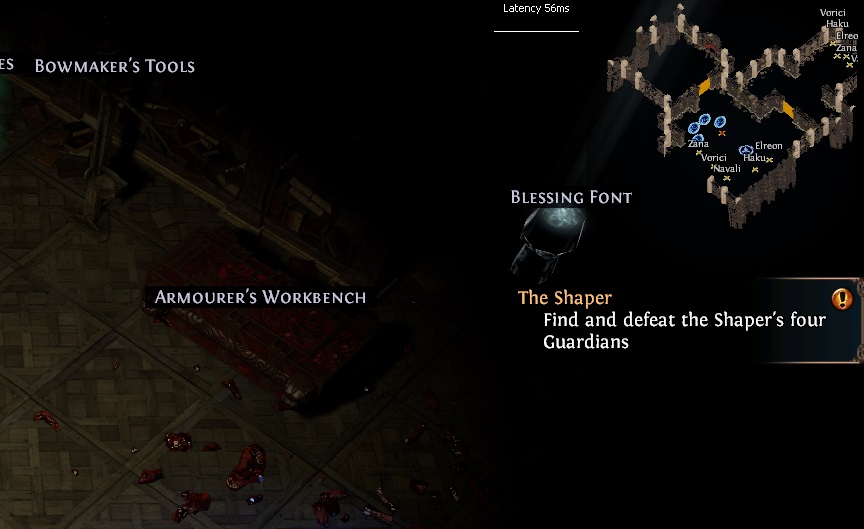Viewport: 864px width, 529px height.
Task: Open The Shaper quest tracker entry
Action: click(x=565, y=298)
